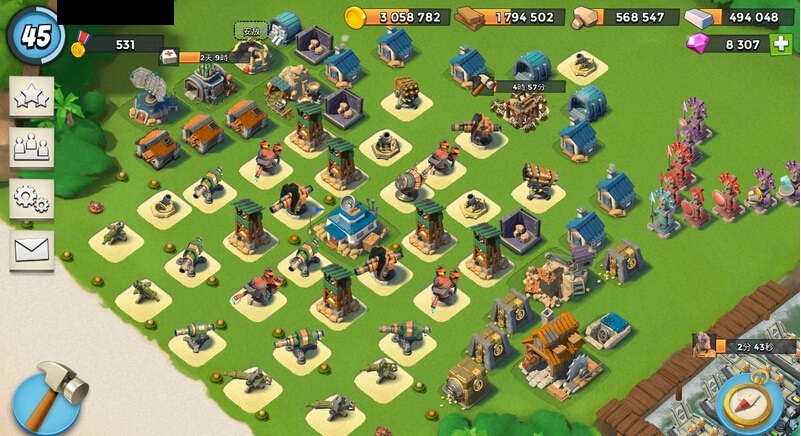Show the leaderboard people button

31,147
